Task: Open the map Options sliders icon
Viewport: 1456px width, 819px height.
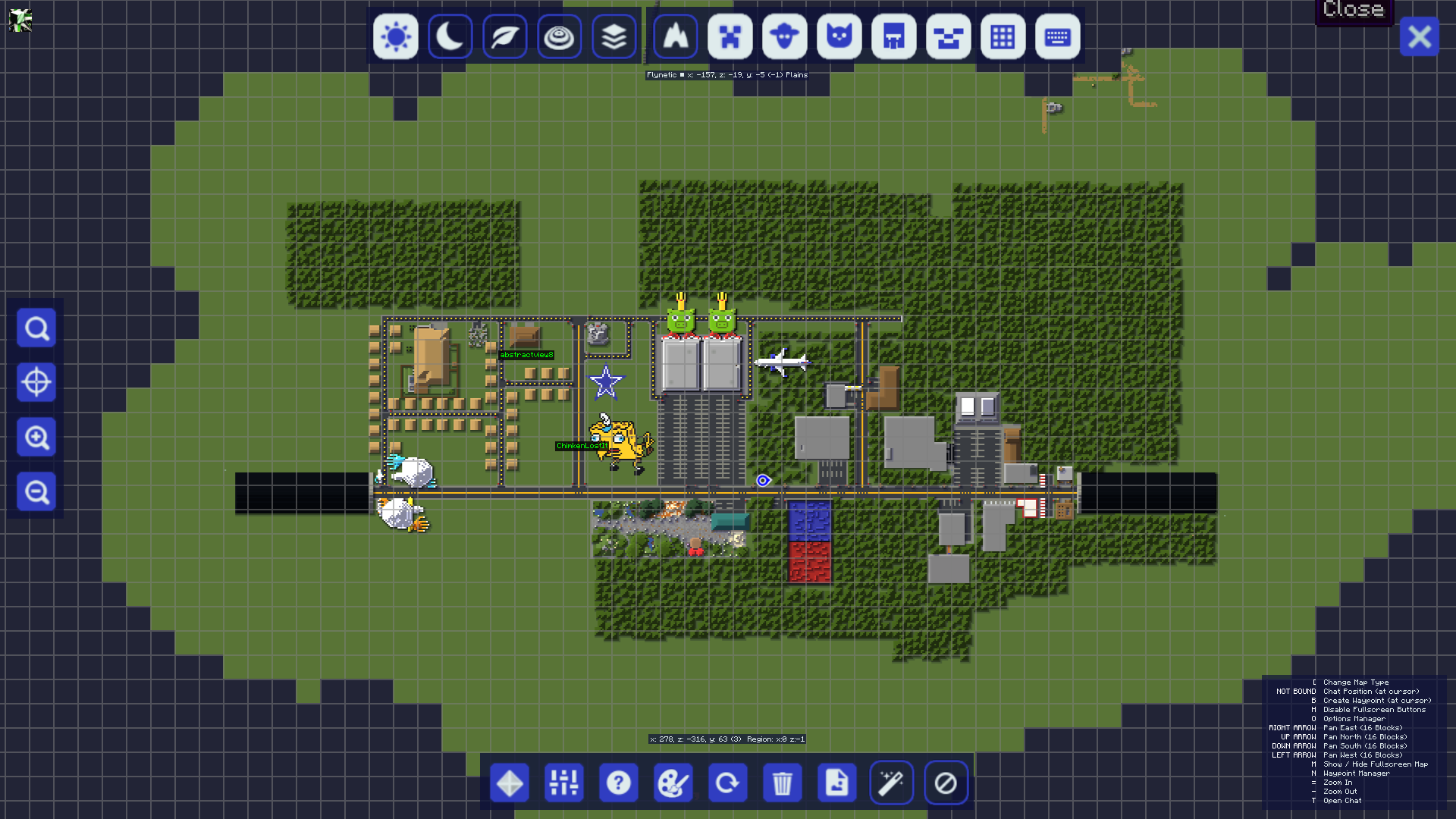Action: click(563, 783)
